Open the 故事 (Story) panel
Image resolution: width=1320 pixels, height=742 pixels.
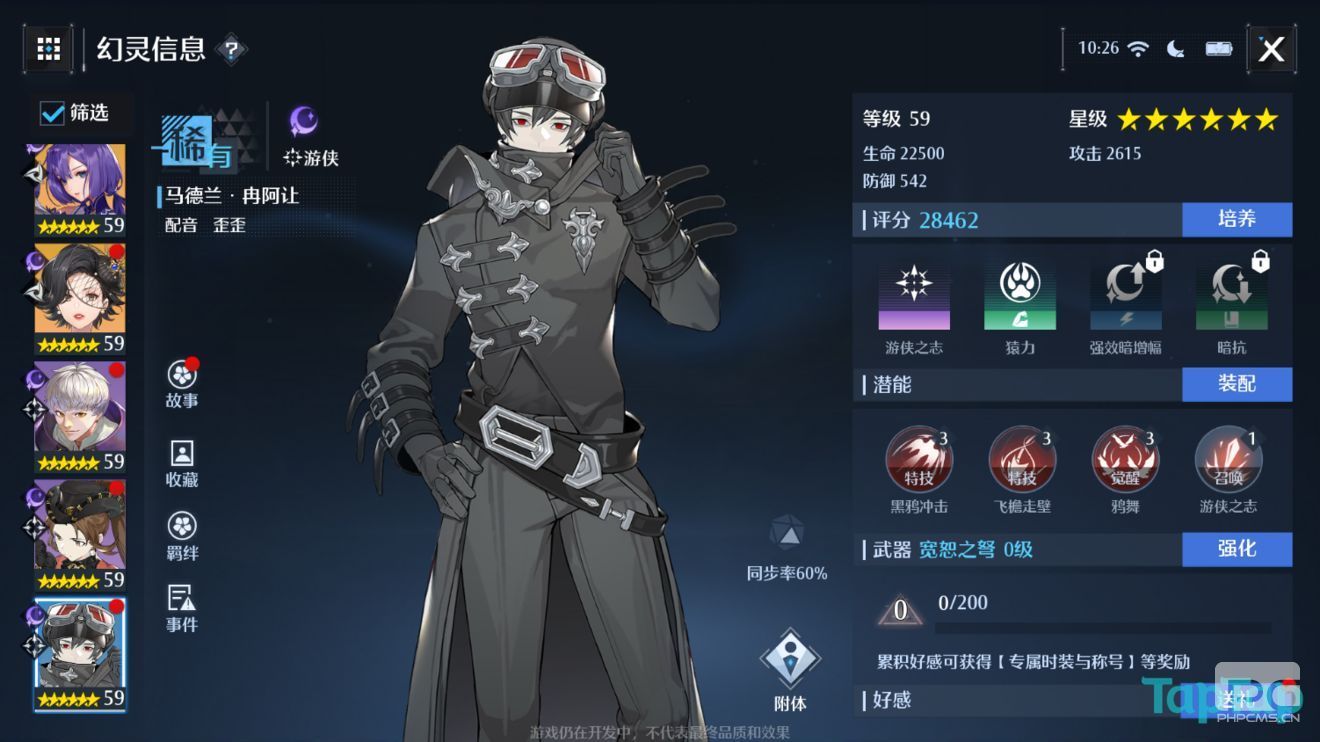click(x=180, y=382)
